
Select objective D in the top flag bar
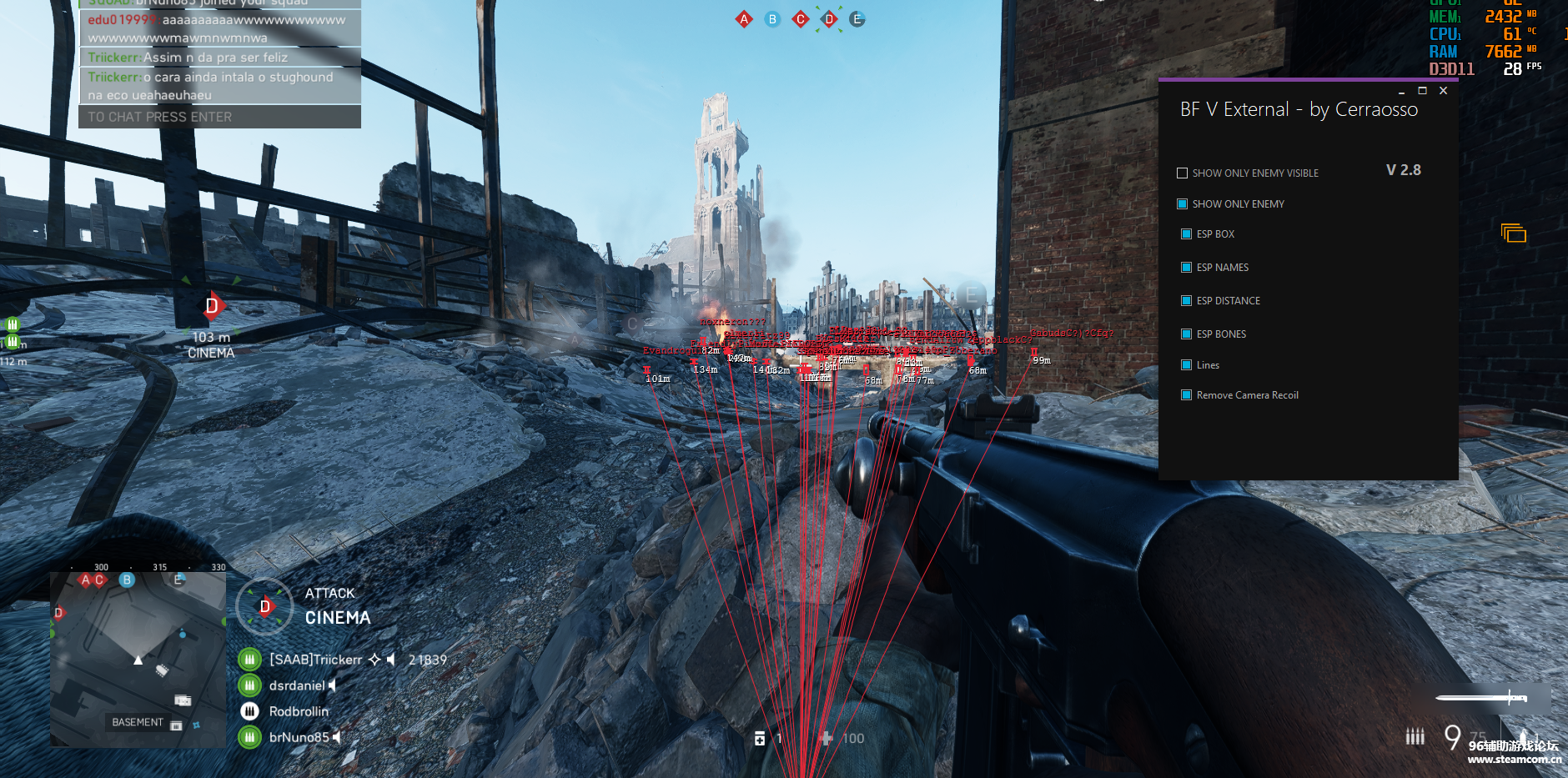(829, 19)
